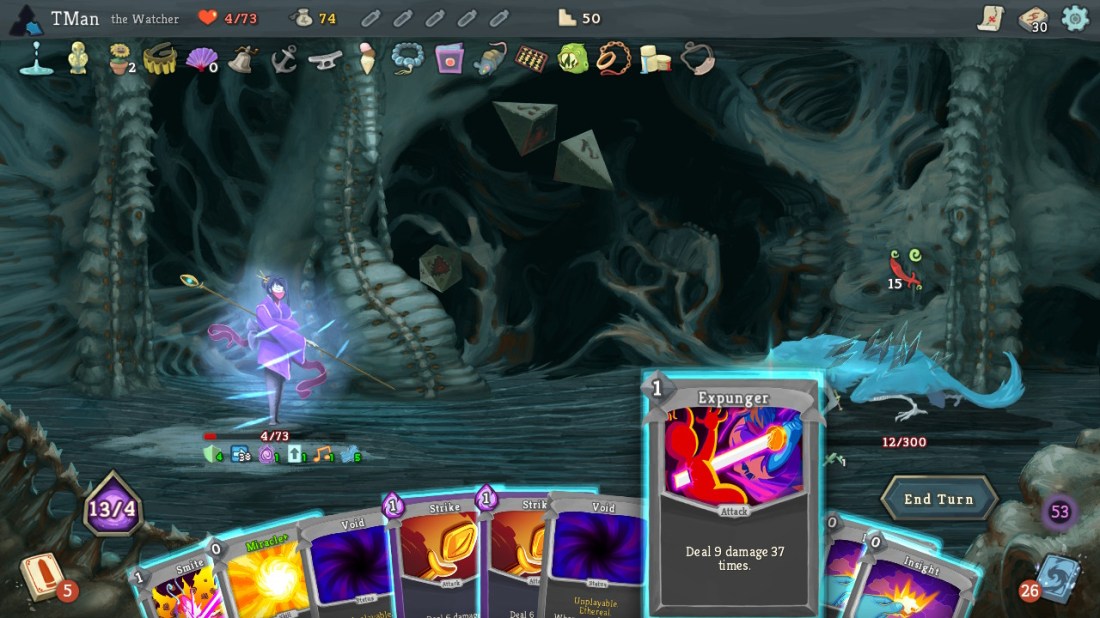
Task: Inspect the sunflower pot relic
Action: (x=120, y=59)
